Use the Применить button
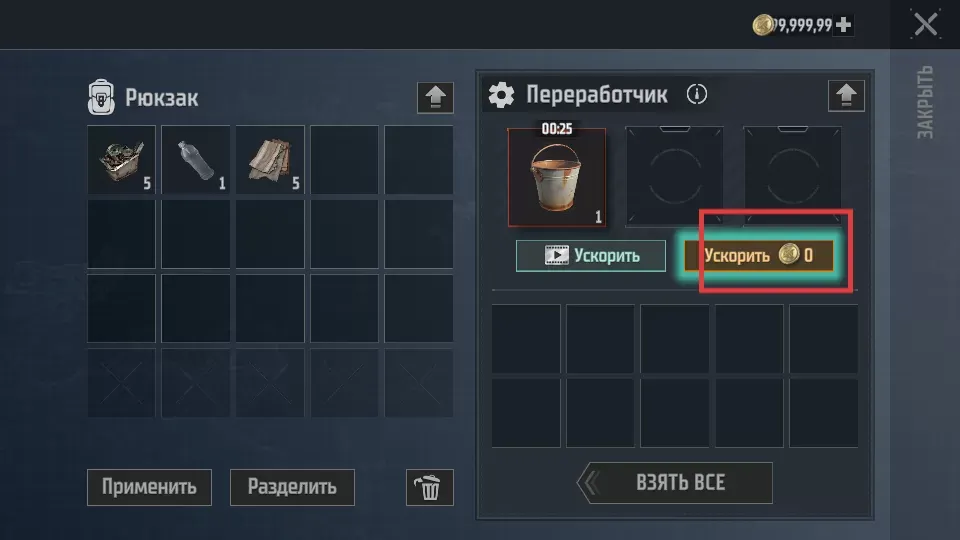This screenshot has width=960, height=540. click(149, 487)
